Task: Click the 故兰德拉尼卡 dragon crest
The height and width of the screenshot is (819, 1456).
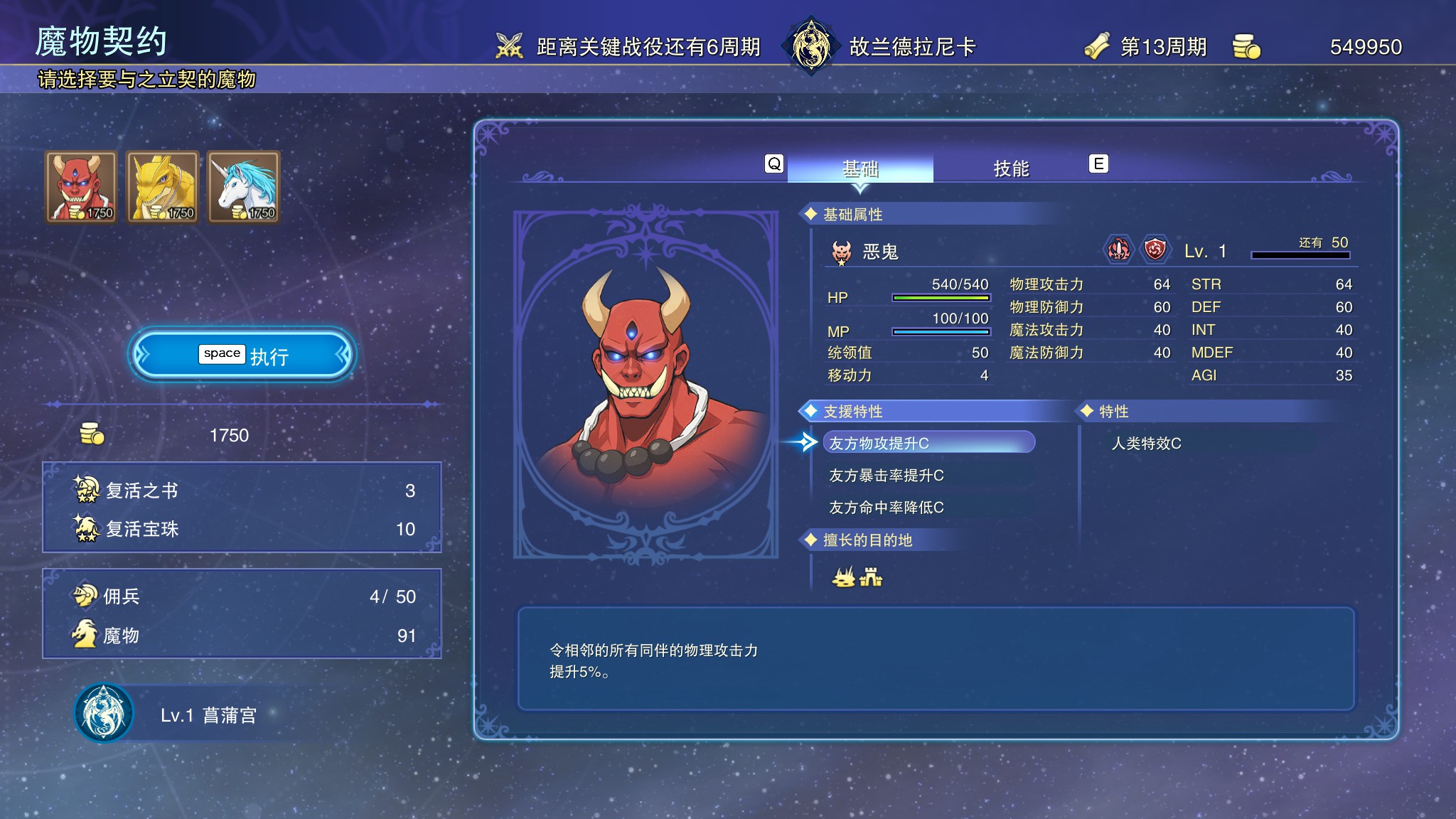Action: (x=810, y=45)
